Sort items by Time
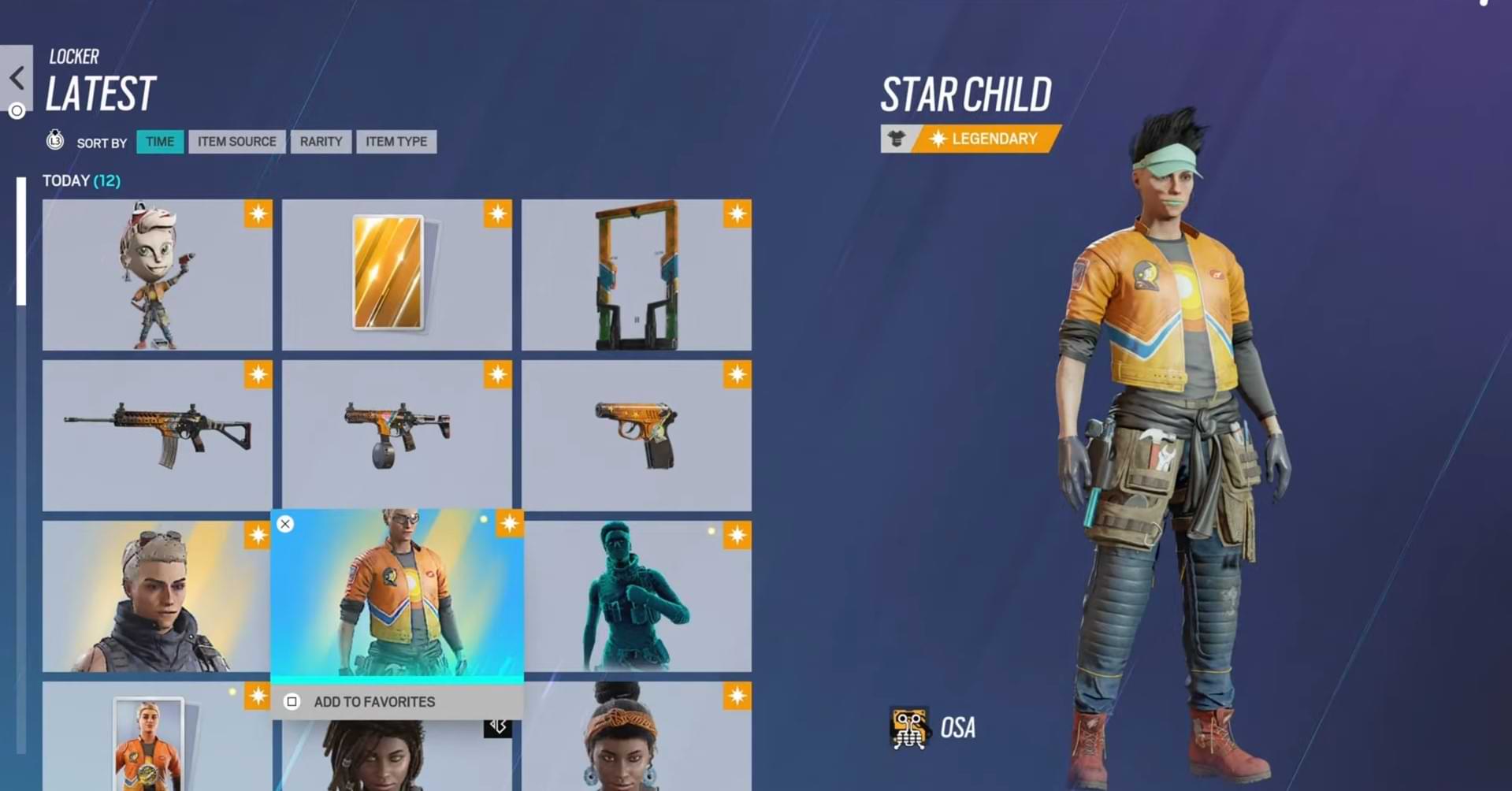Image resolution: width=1512 pixels, height=791 pixels. tap(160, 142)
